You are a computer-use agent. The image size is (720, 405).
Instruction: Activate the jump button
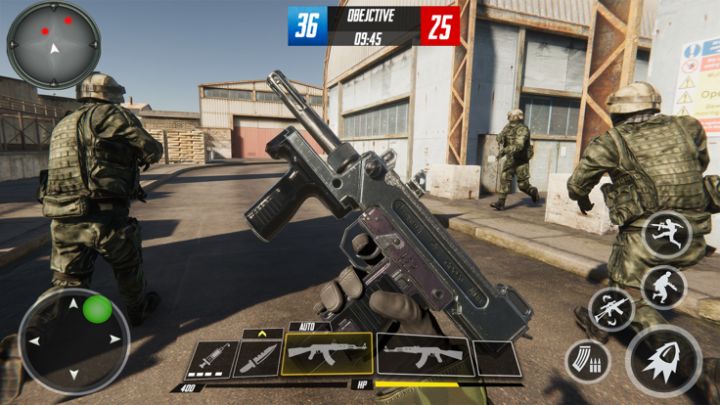(x=664, y=233)
